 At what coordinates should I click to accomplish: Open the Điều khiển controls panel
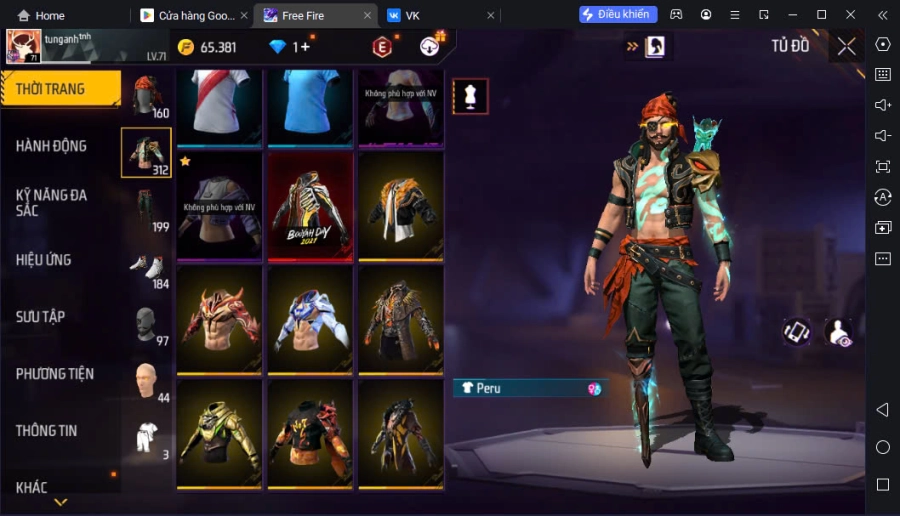tap(618, 14)
